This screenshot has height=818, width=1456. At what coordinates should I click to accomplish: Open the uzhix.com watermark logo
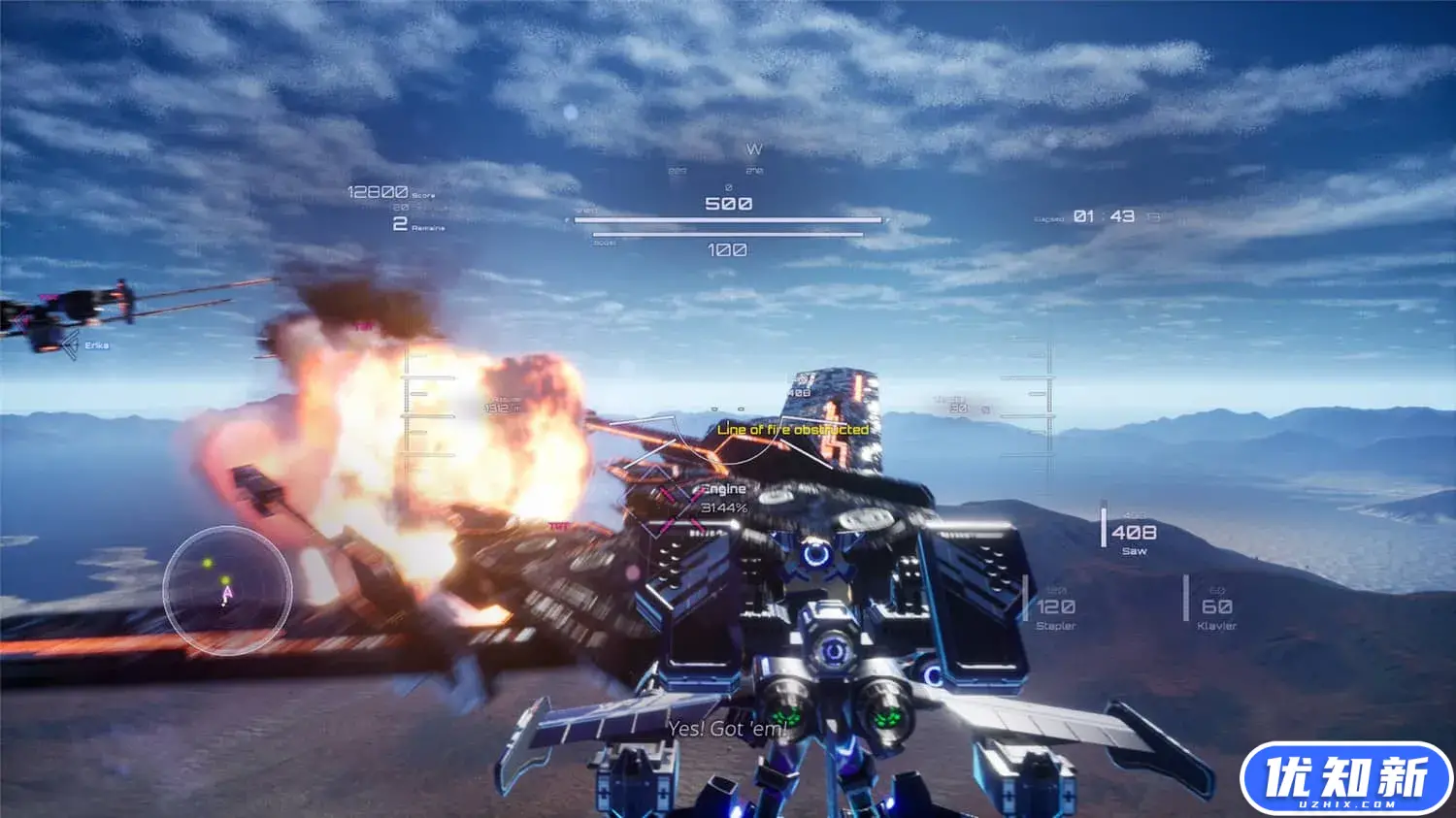(1345, 779)
